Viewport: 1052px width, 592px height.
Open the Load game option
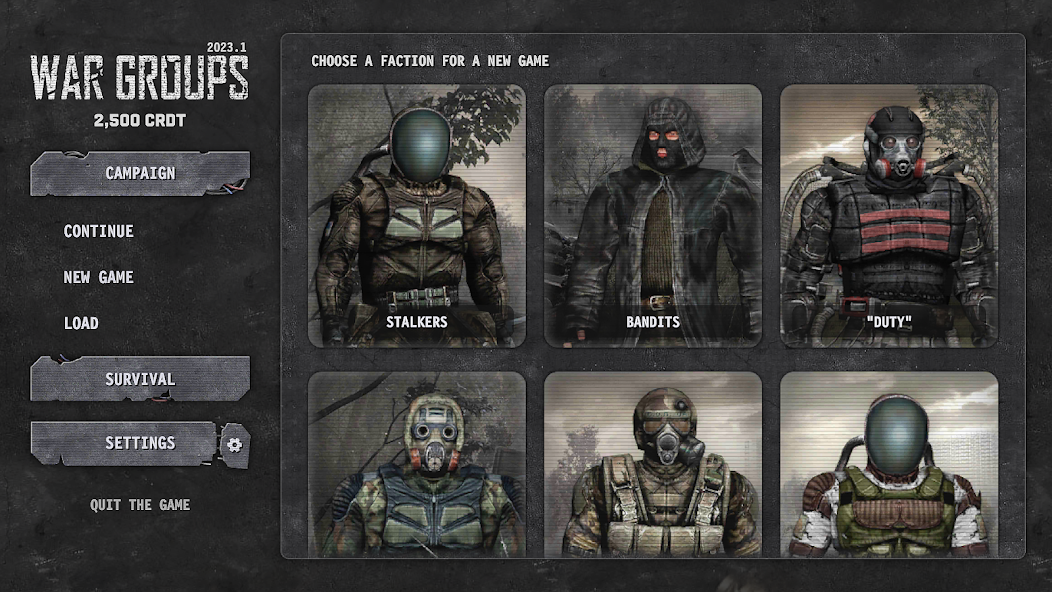click(81, 323)
